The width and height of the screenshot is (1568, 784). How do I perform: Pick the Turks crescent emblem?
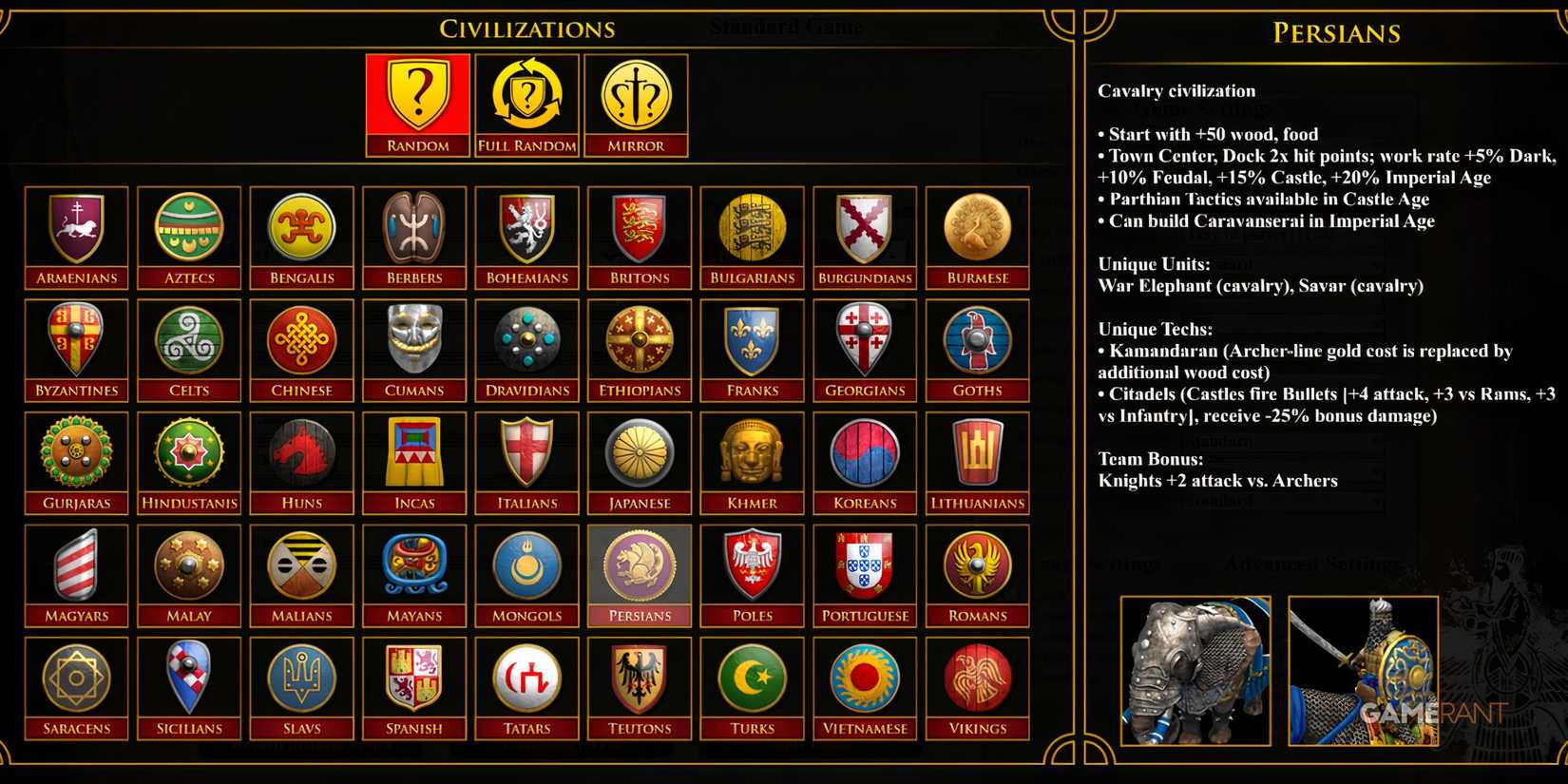pos(752,678)
